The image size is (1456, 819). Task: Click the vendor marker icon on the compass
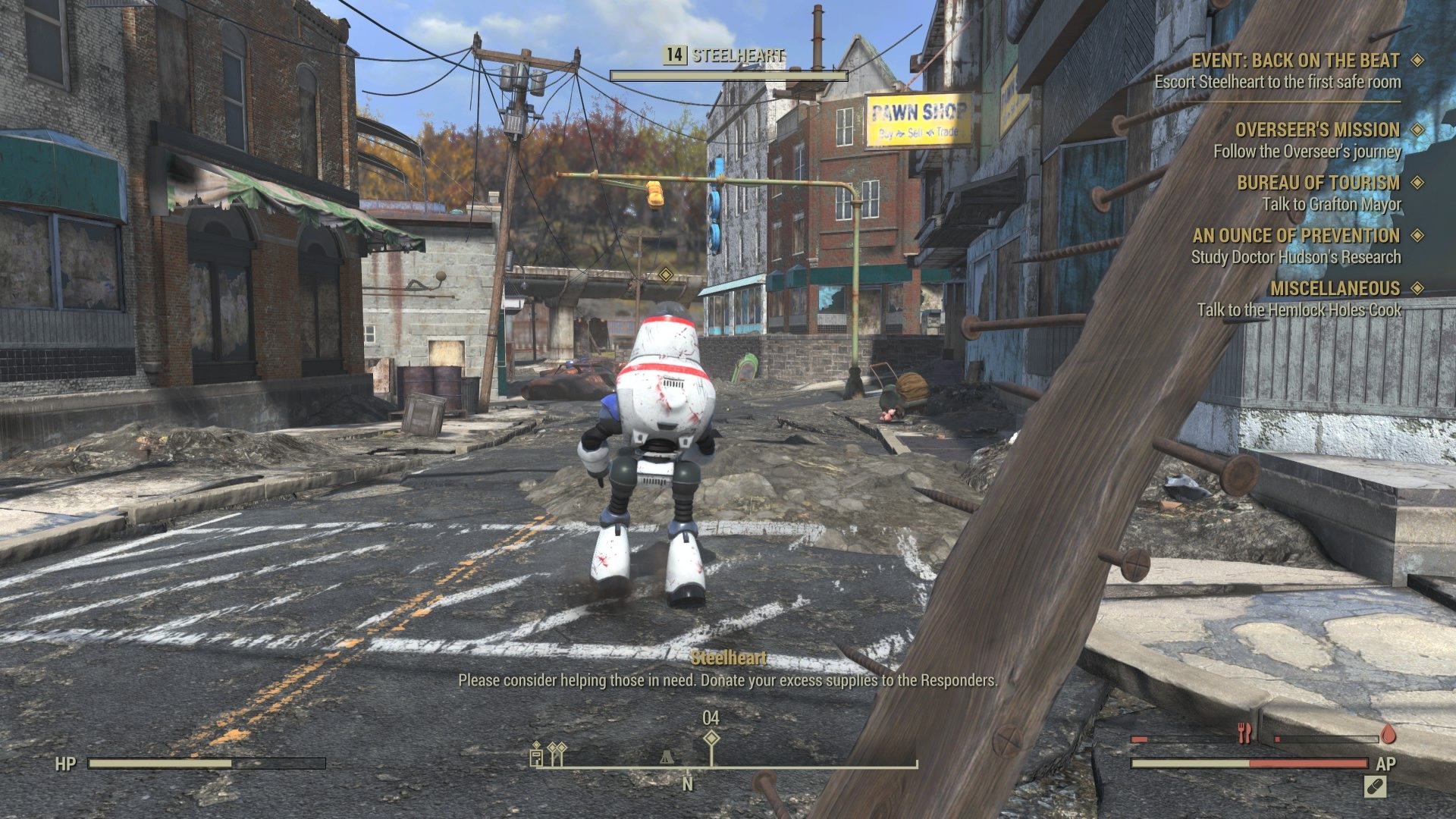536,756
